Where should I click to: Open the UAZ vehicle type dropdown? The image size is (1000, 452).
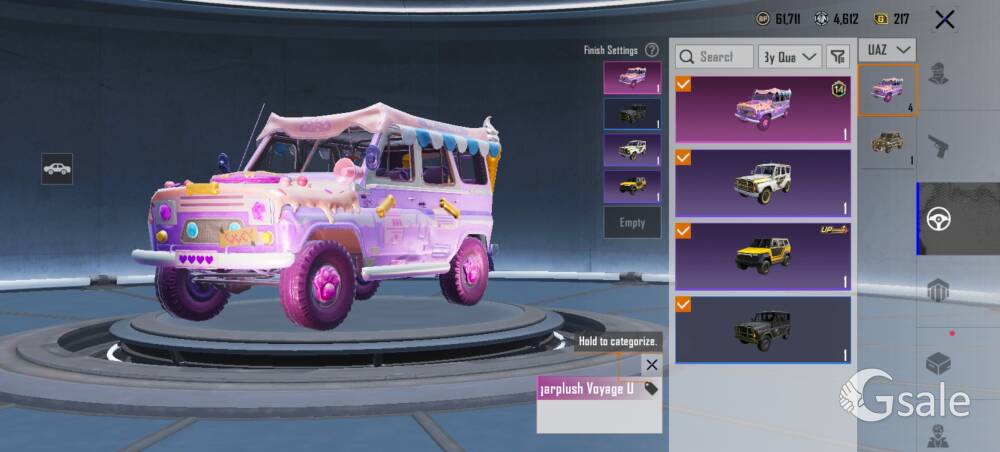coord(889,49)
